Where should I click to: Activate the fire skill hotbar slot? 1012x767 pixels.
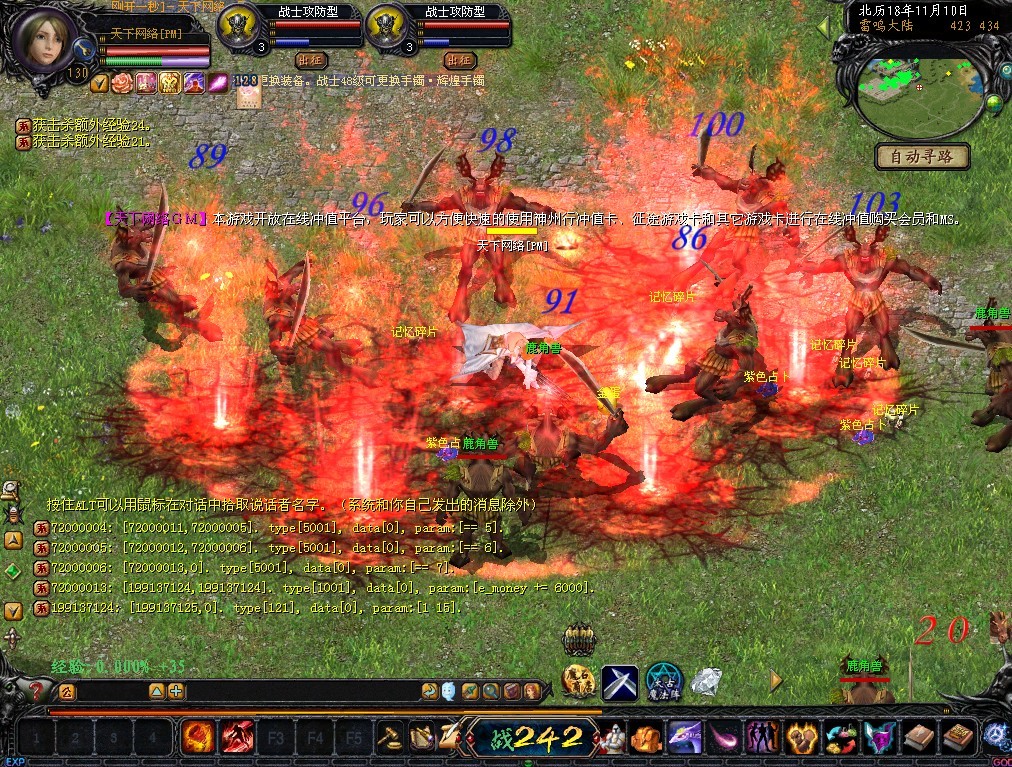click(x=197, y=739)
